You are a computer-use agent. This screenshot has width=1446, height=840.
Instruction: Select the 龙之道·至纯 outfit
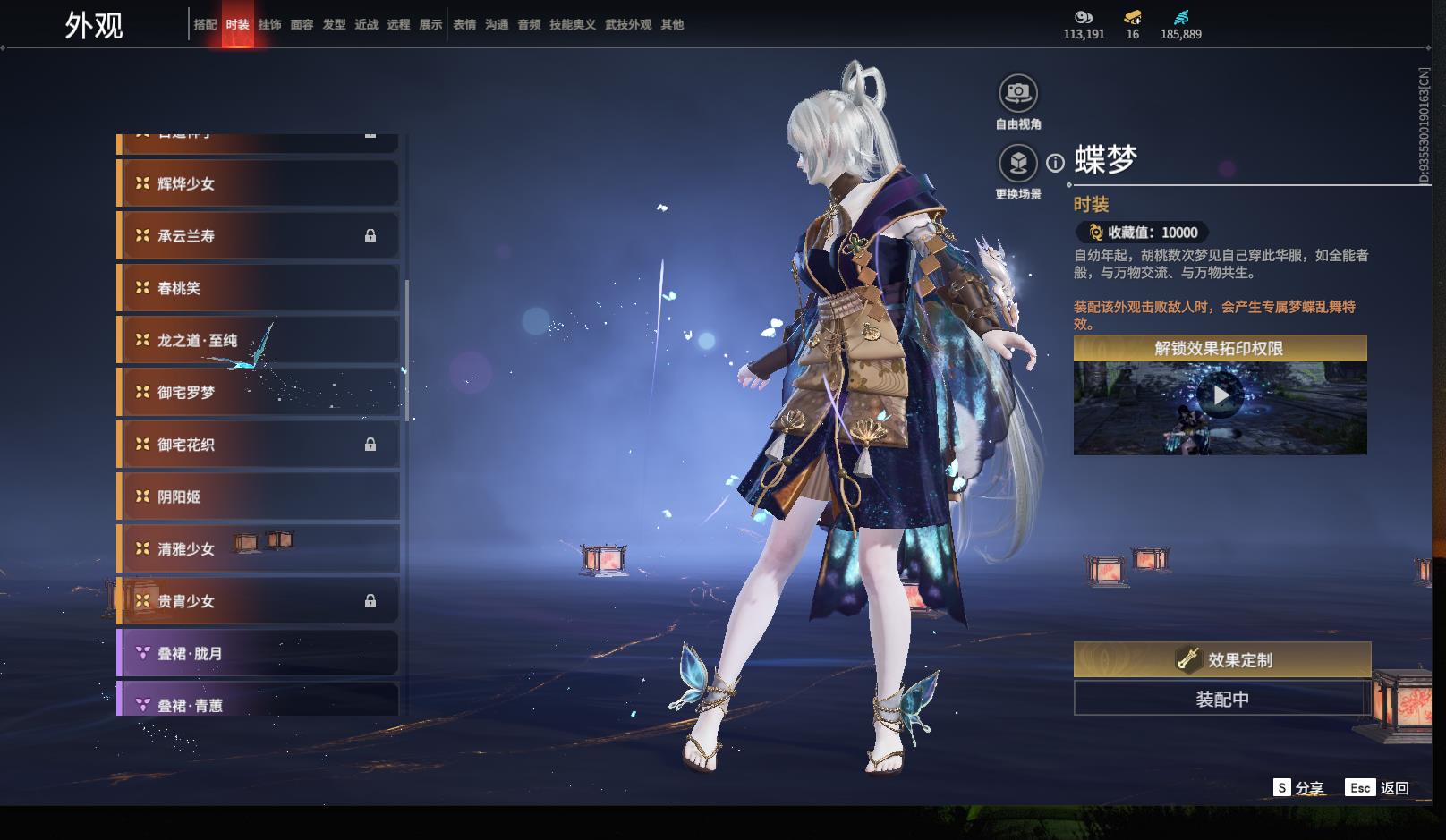click(x=258, y=340)
